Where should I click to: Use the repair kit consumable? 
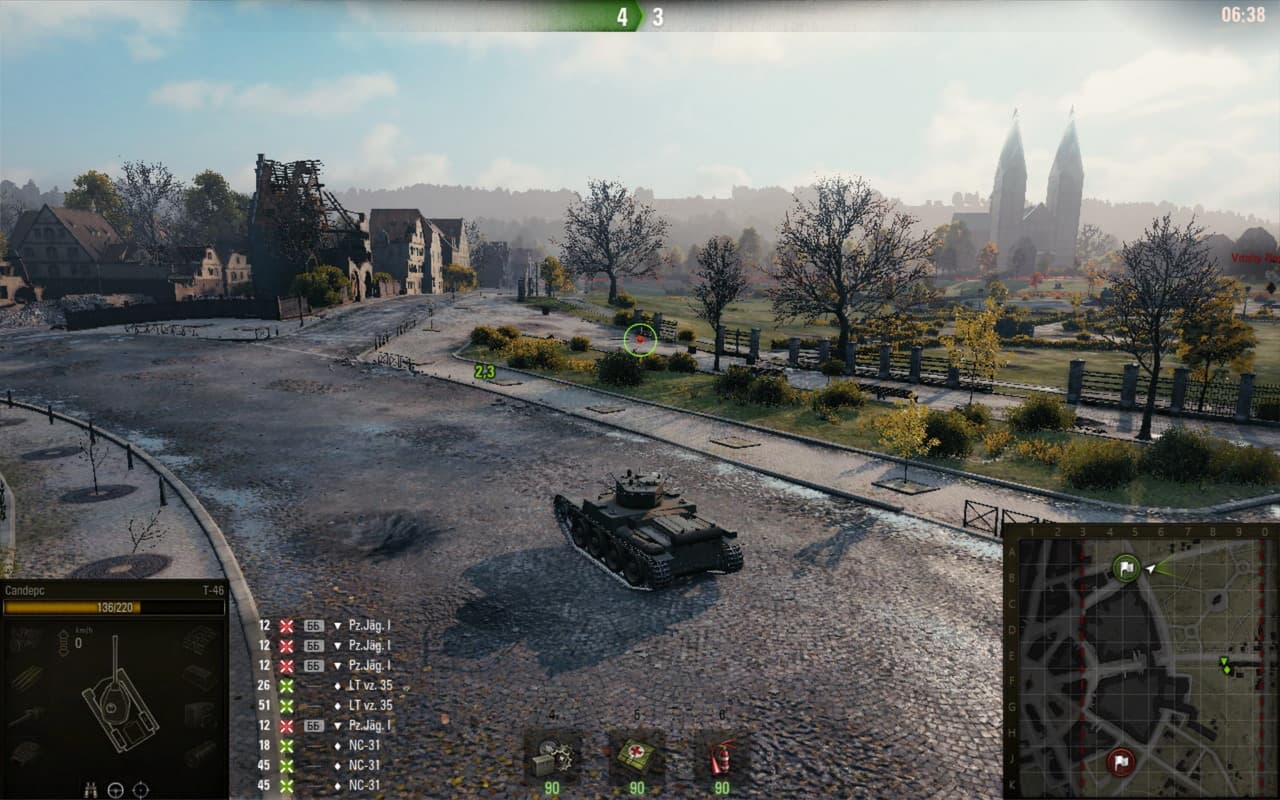[x=551, y=755]
